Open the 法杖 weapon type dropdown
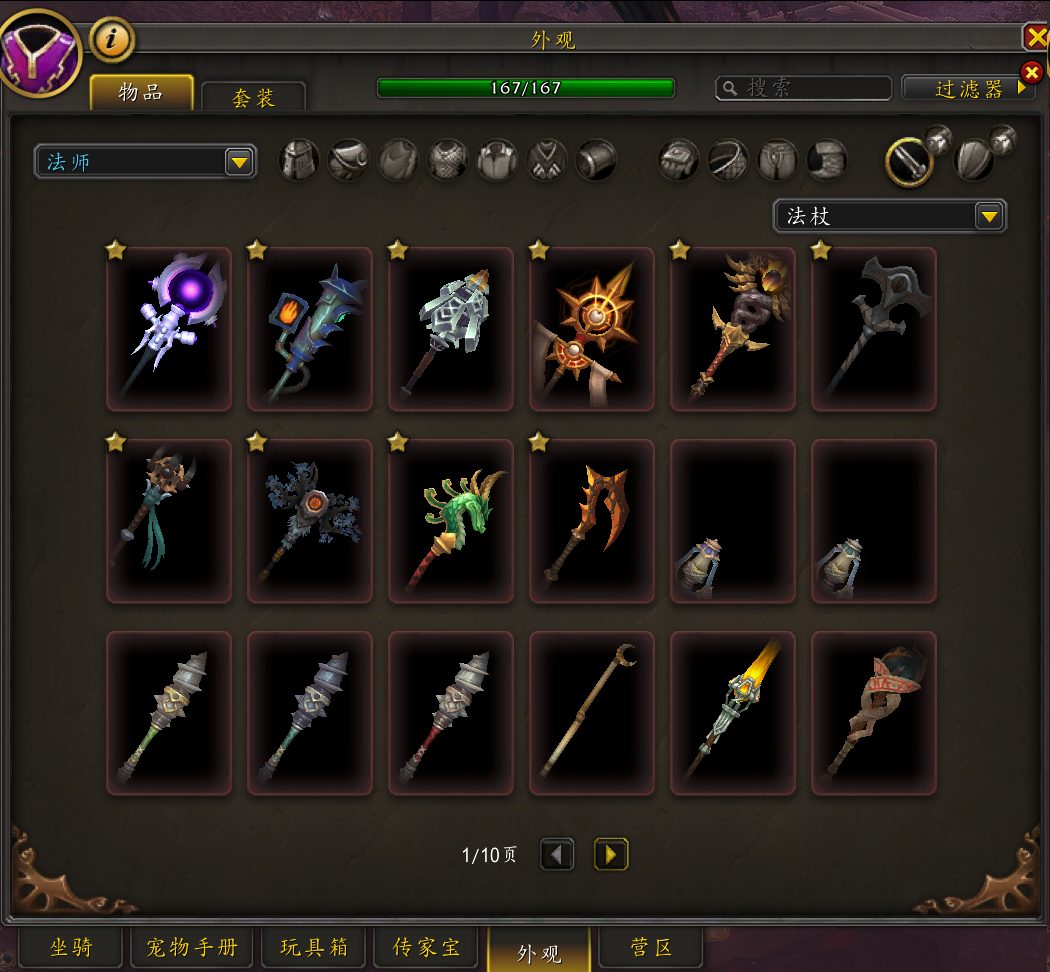 [889, 216]
